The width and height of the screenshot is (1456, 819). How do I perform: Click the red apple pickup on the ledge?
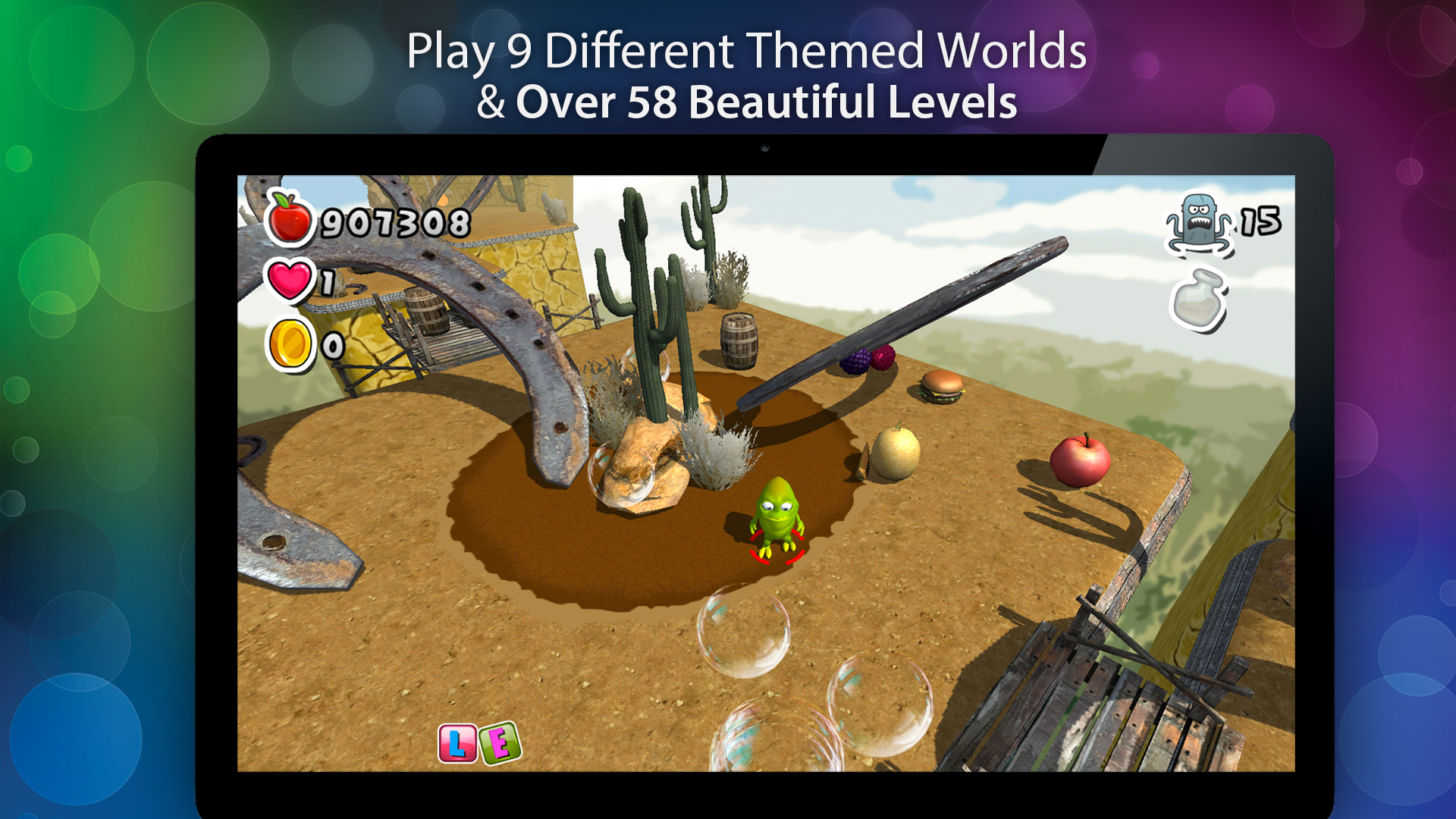pos(1081,461)
